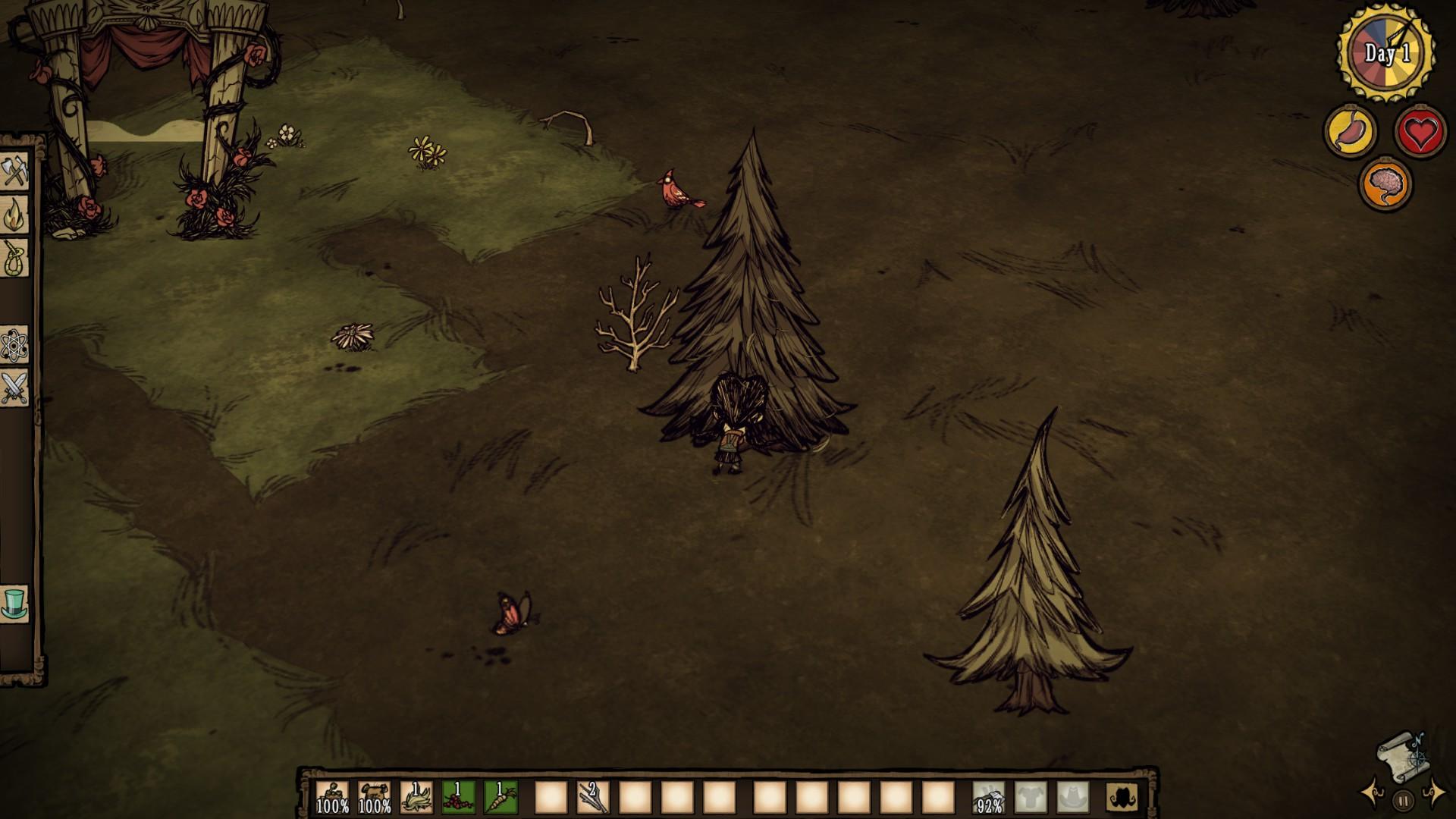Open the Survival crafting tab with rope icon

[15, 259]
